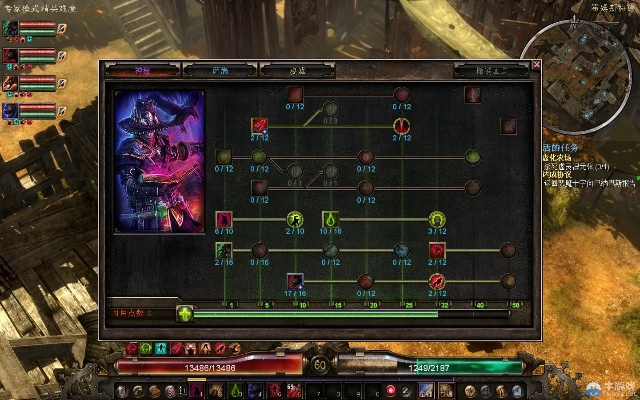640x400 pixels.
Task: Close the skill window
Action: click(535, 65)
